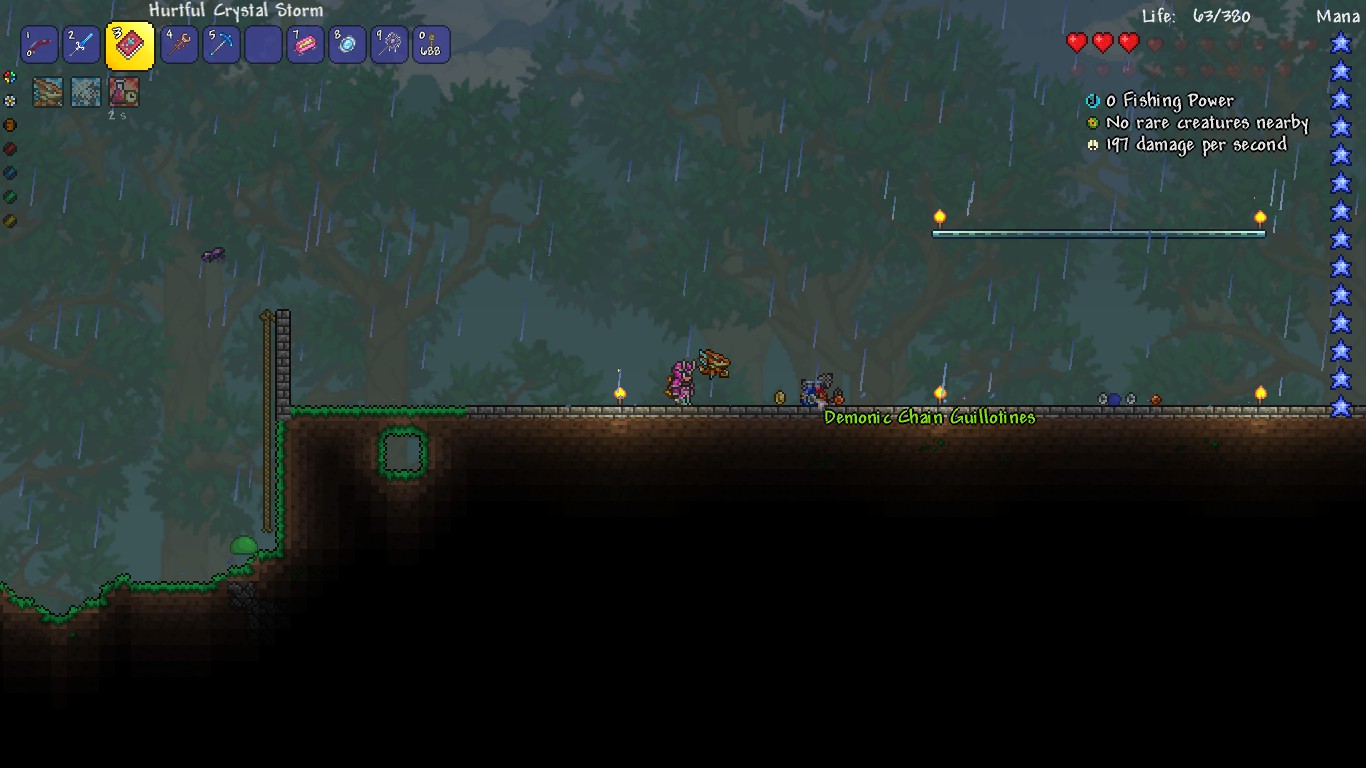Screen dimensions: 1366x768
Task: Equip the blue sword in slot 2
Action: tap(82, 45)
